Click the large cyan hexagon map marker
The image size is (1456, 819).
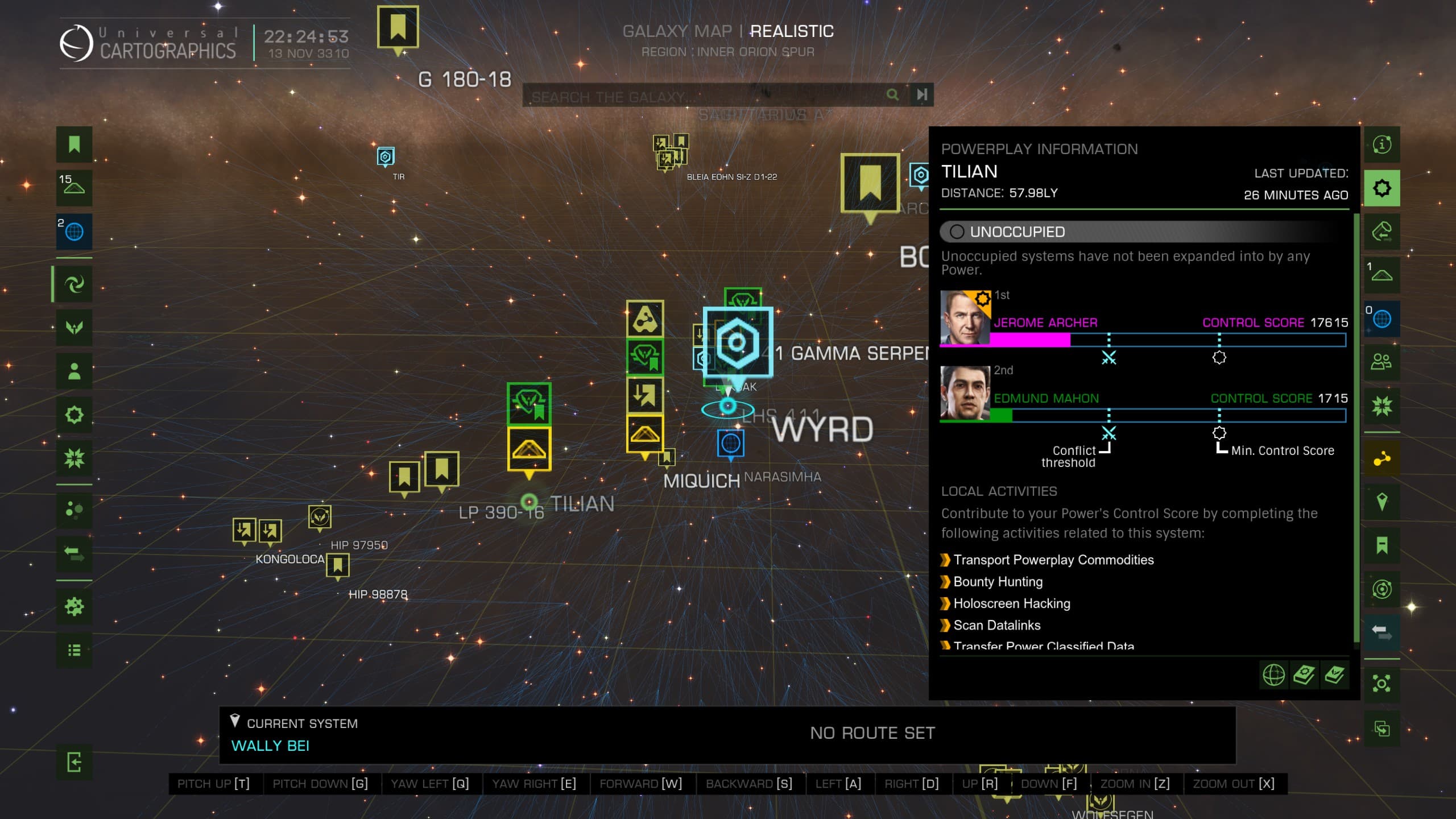pyautogui.click(x=738, y=342)
